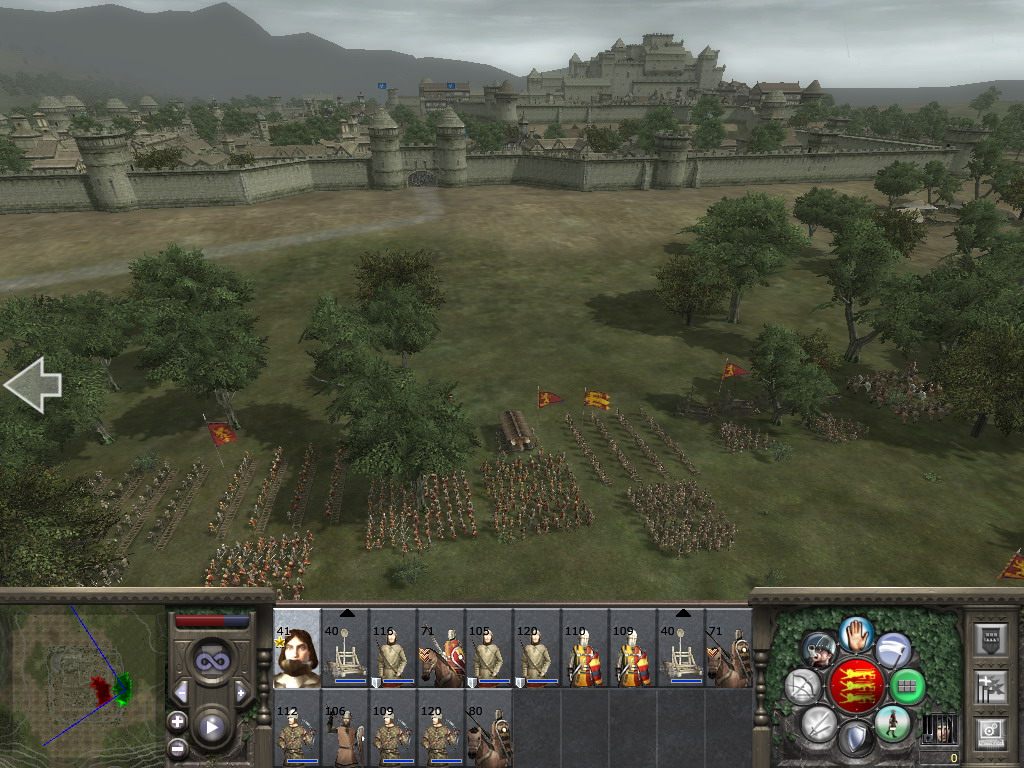The width and height of the screenshot is (1024, 768).
Task: Click the halt hand order button
Action: pos(855,632)
